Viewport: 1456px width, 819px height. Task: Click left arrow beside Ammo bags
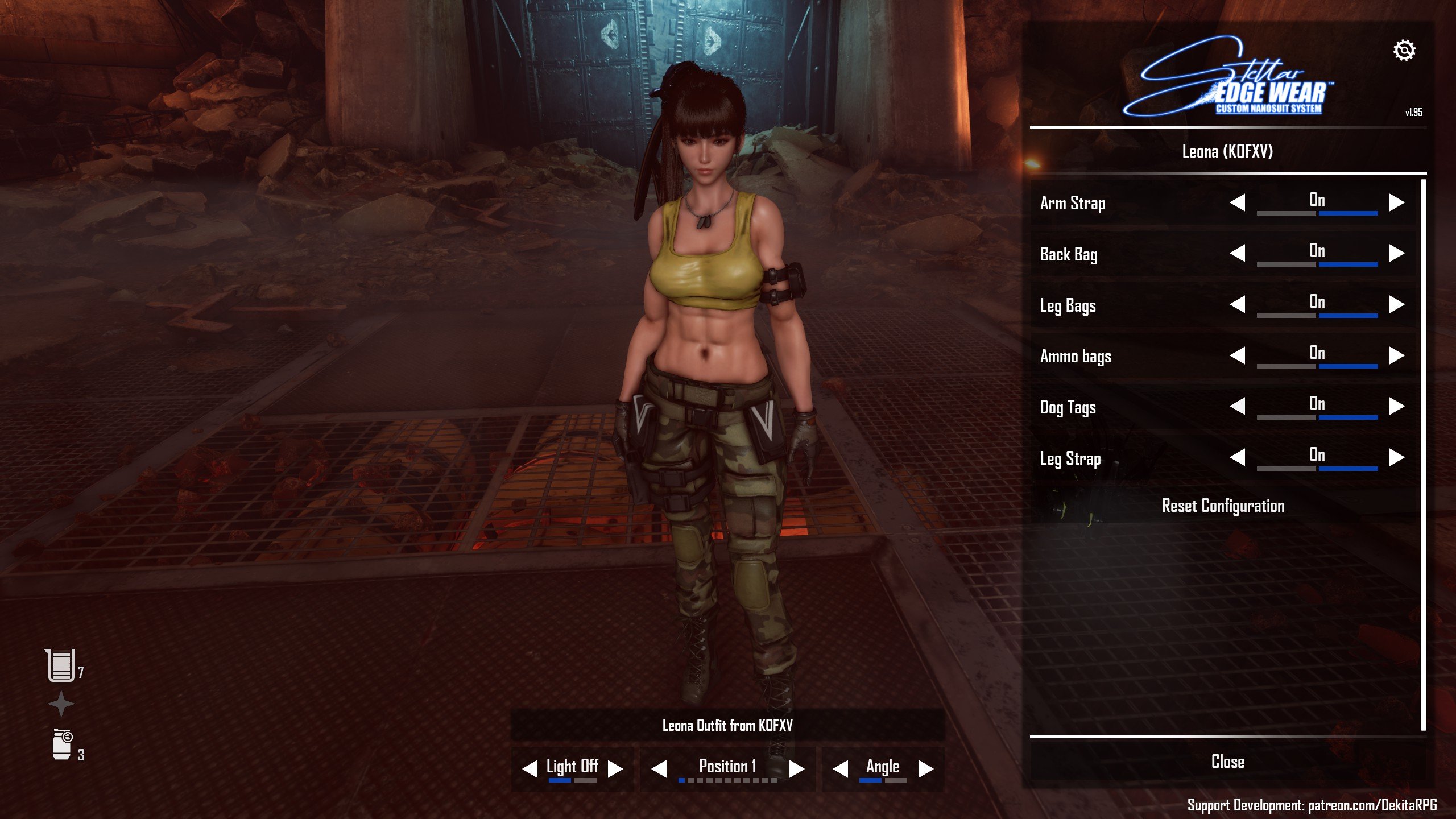tap(1238, 355)
